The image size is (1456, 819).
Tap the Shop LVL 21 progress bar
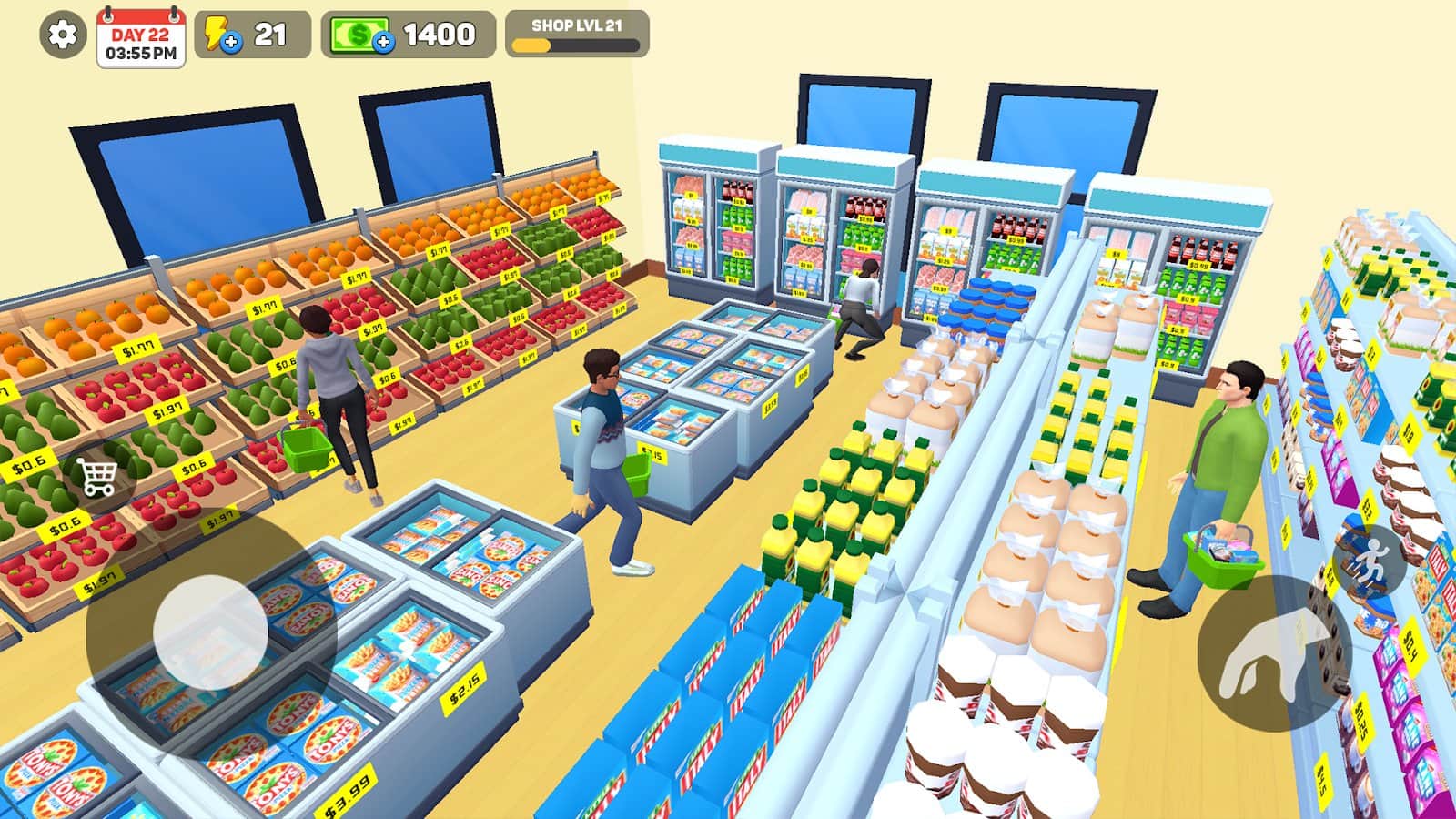(x=575, y=36)
